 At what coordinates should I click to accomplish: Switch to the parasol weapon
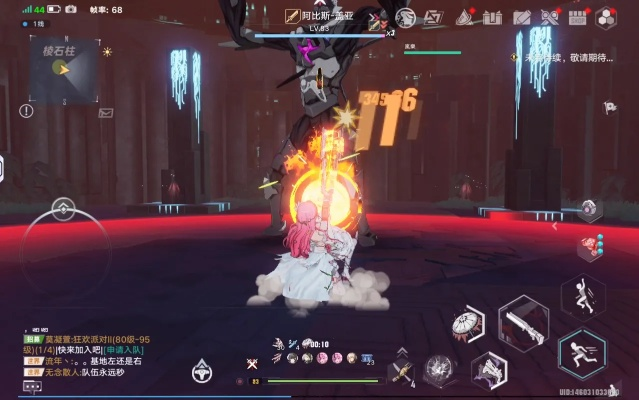[x=469, y=324]
